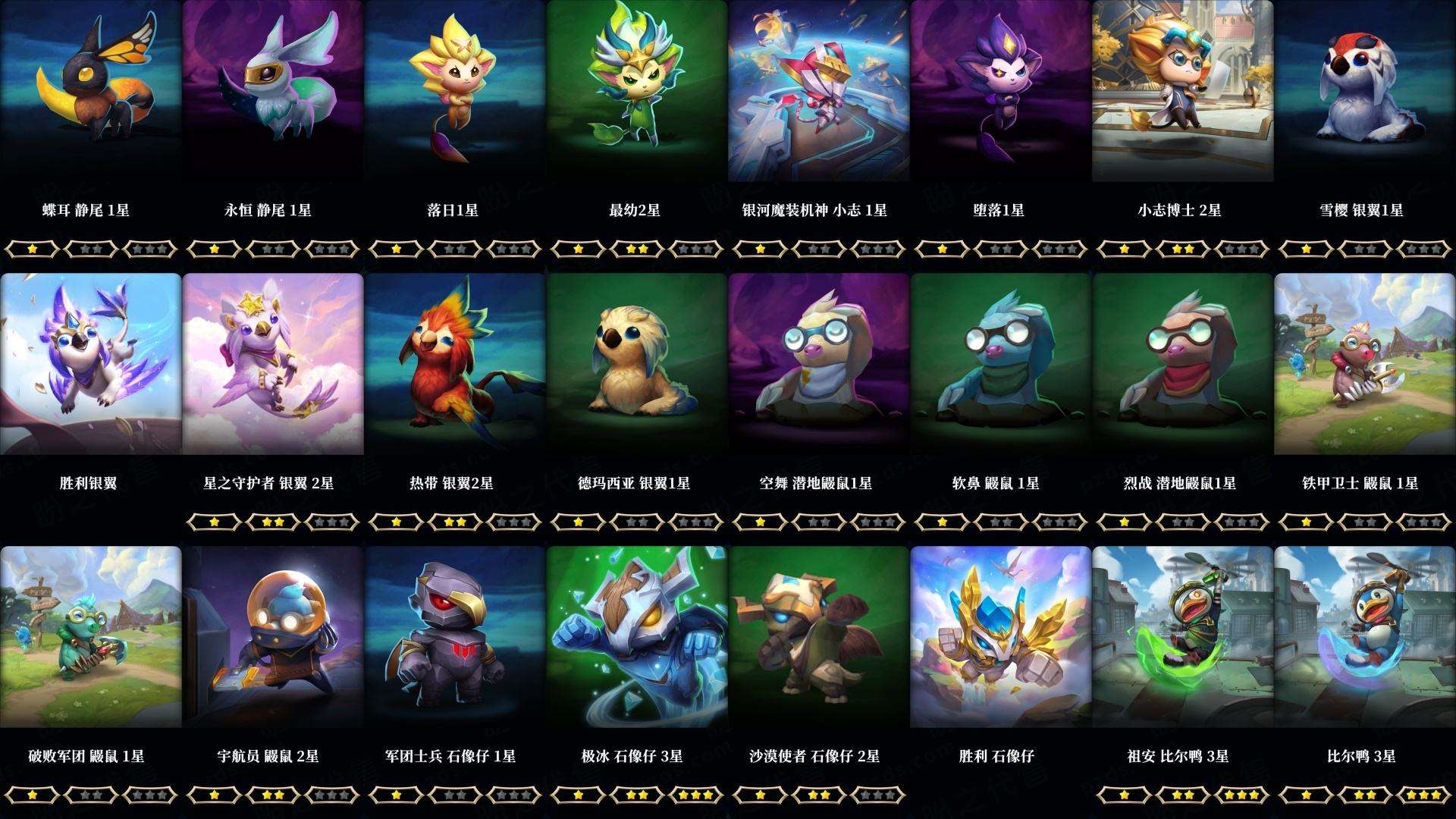1456x819 pixels.
Task: Choose the 永恒 静尾 1星 portrait
Action: [x=273, y=91]
